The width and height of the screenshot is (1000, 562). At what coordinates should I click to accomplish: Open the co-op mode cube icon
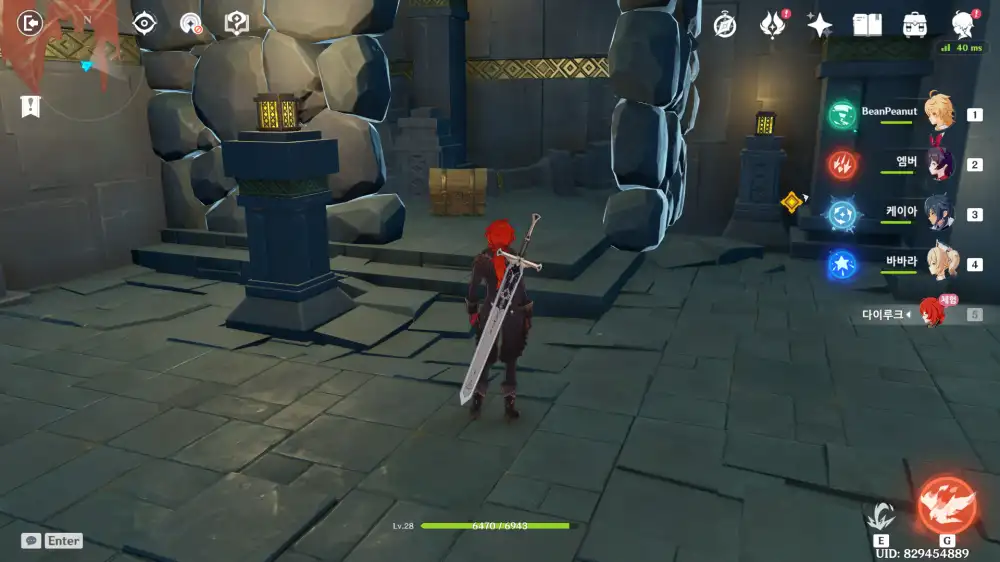pyautogui.click(x=237, y=23)
